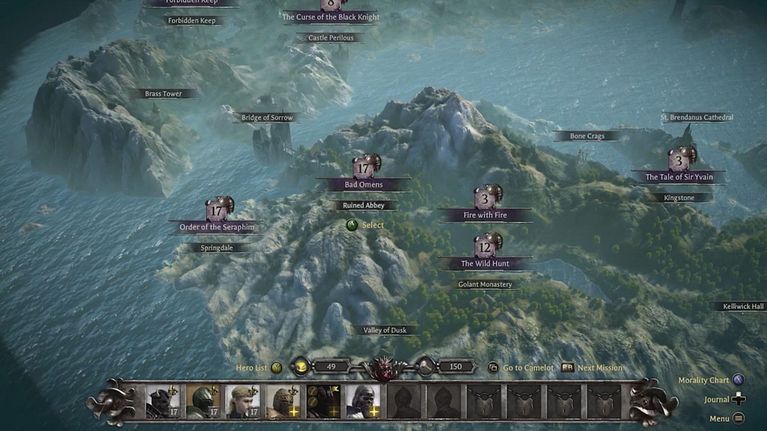Select the green-helmeted hero portrait
This screenshot has width=767, height=431.
tap(203, 400)
